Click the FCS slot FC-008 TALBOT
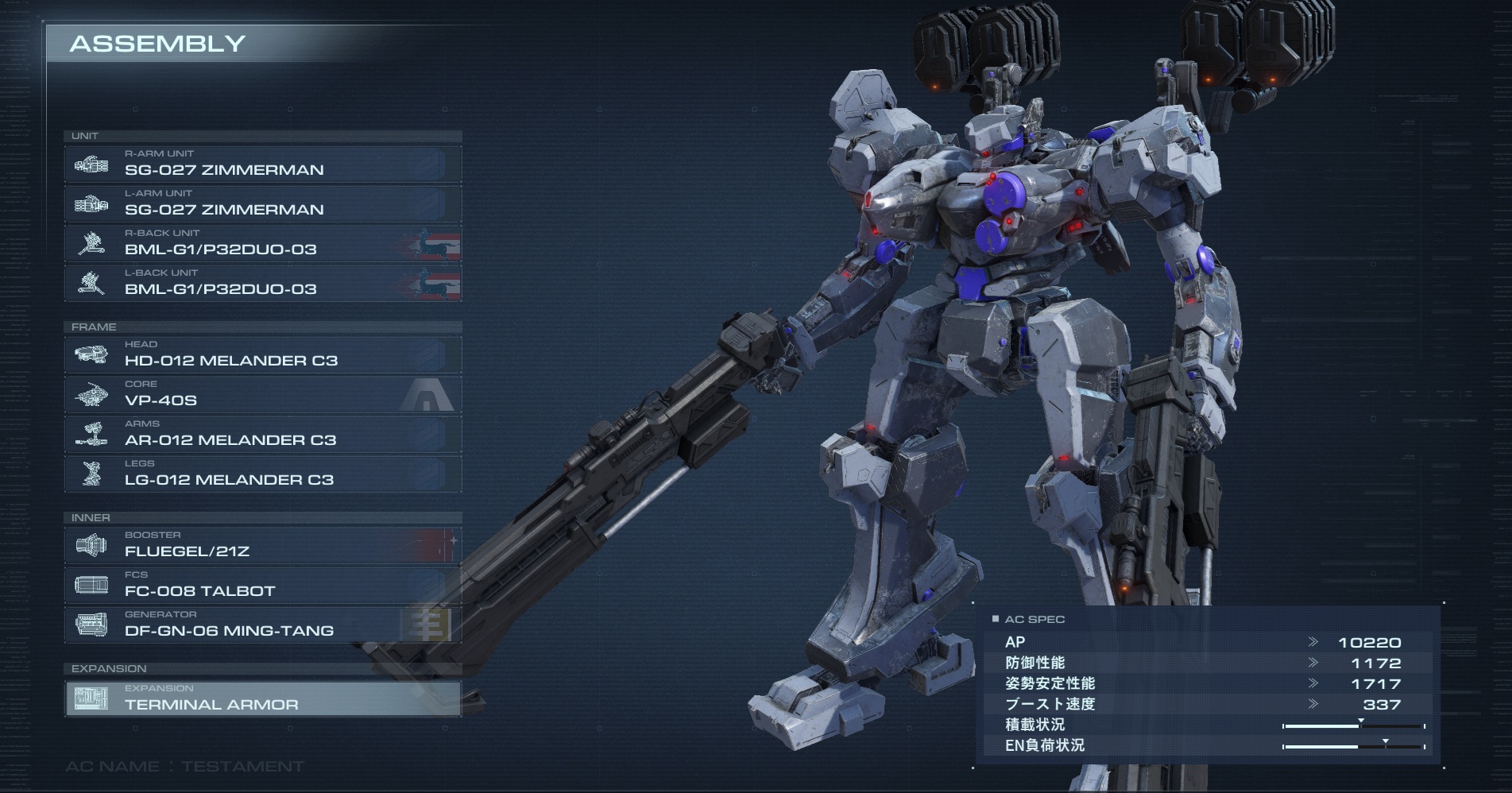The width and height of the screenshot is (1512, 793). pos(262,586)
